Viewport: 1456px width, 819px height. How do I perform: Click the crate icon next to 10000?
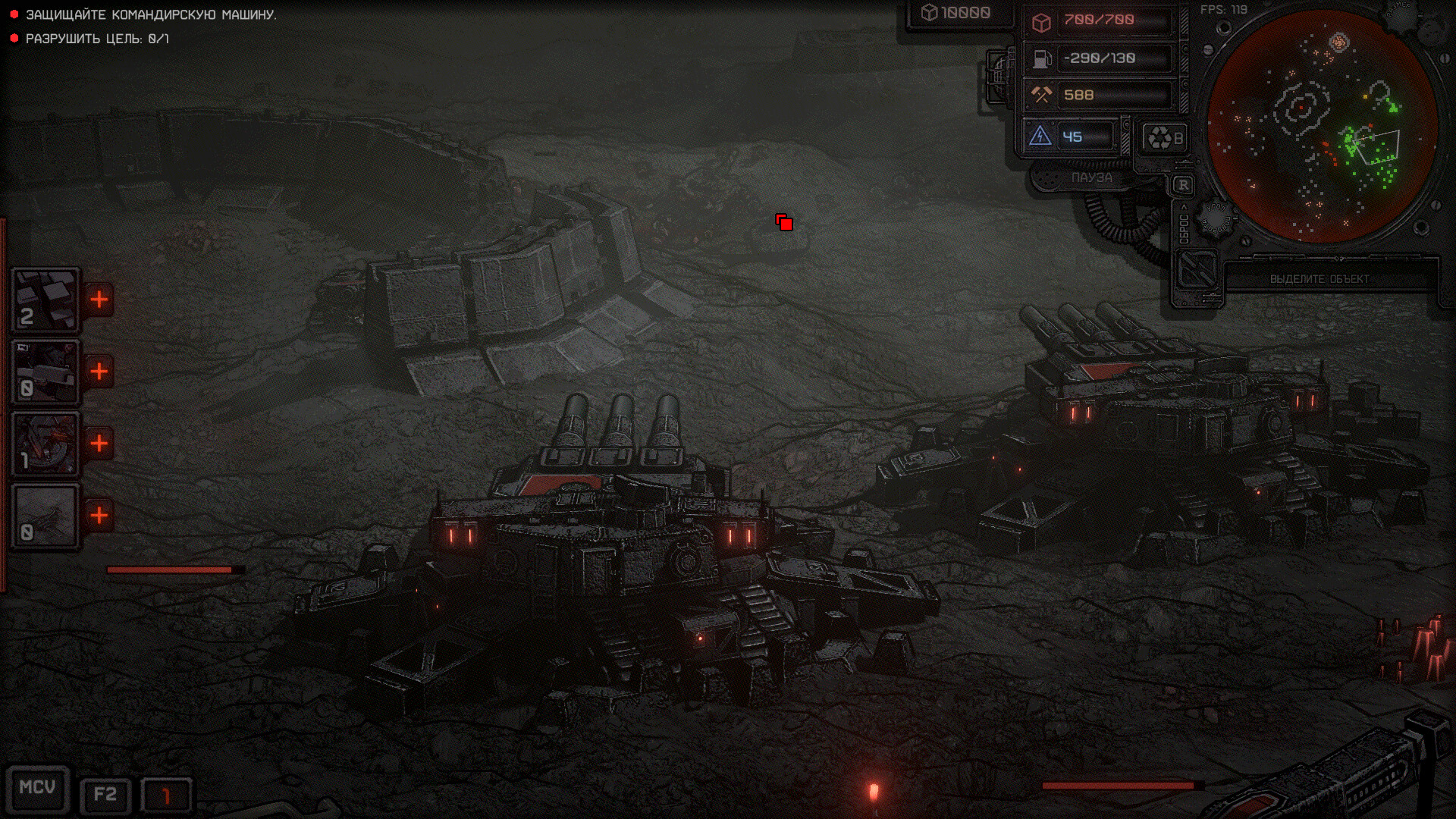[x=929, y=11]
